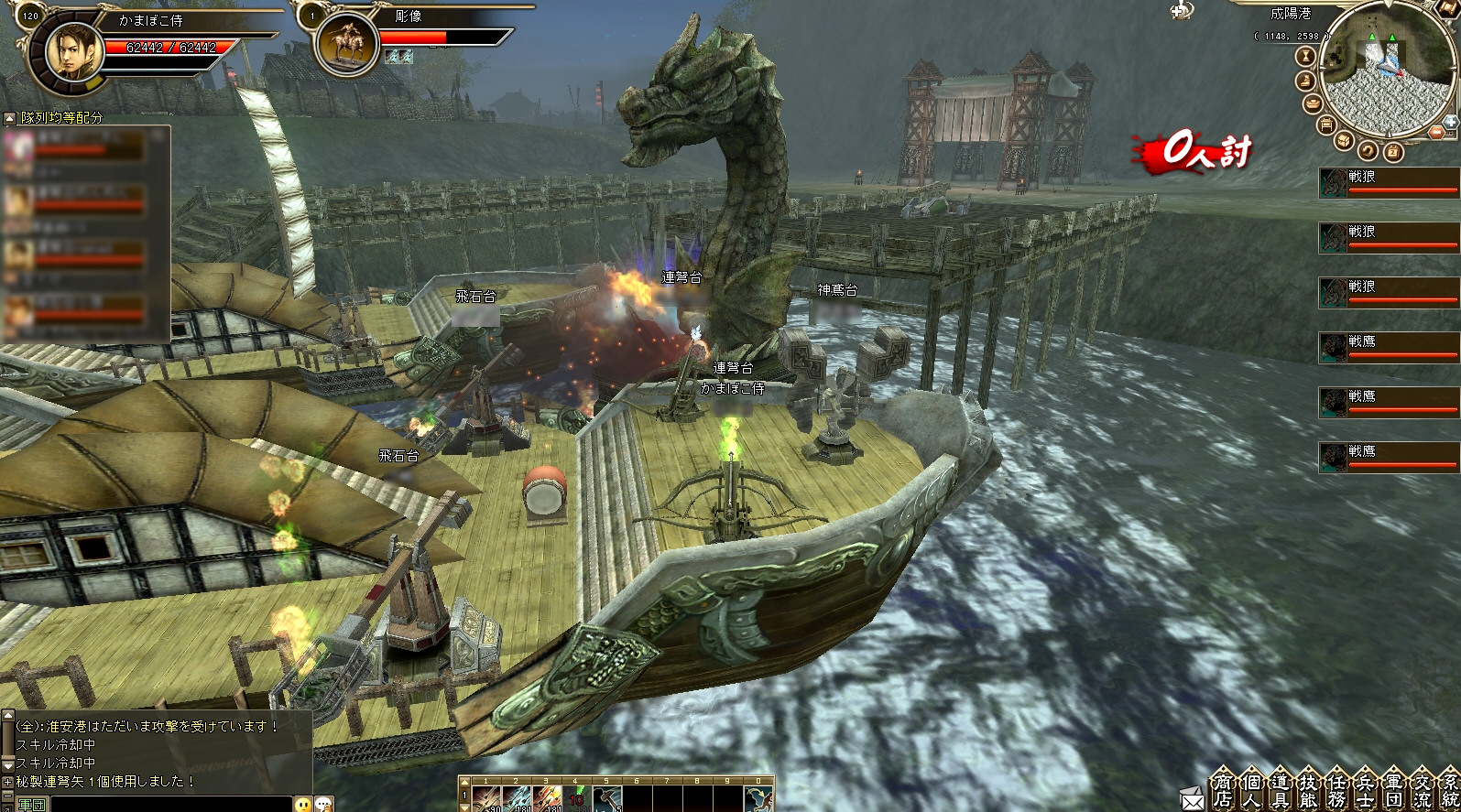1461x812 pixels.
Task: Open the 任務 quest menu
Action: [x=1336, y=790]
